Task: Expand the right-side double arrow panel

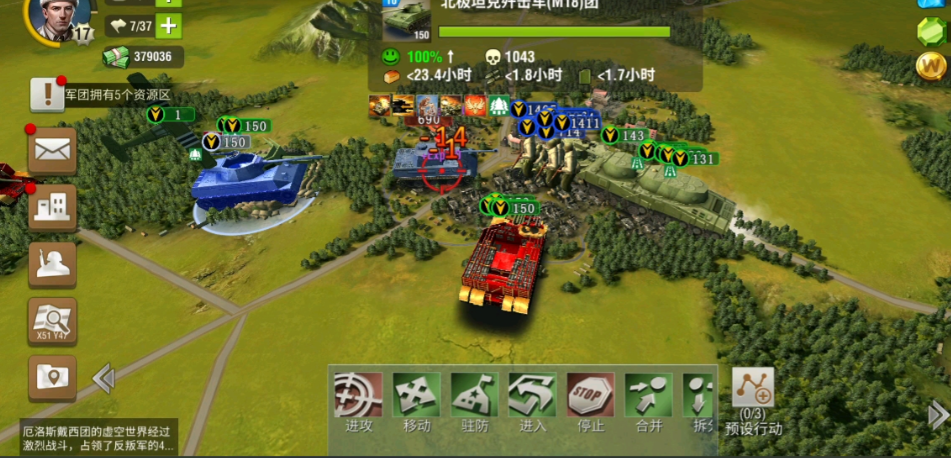Action: click(938, 415)
